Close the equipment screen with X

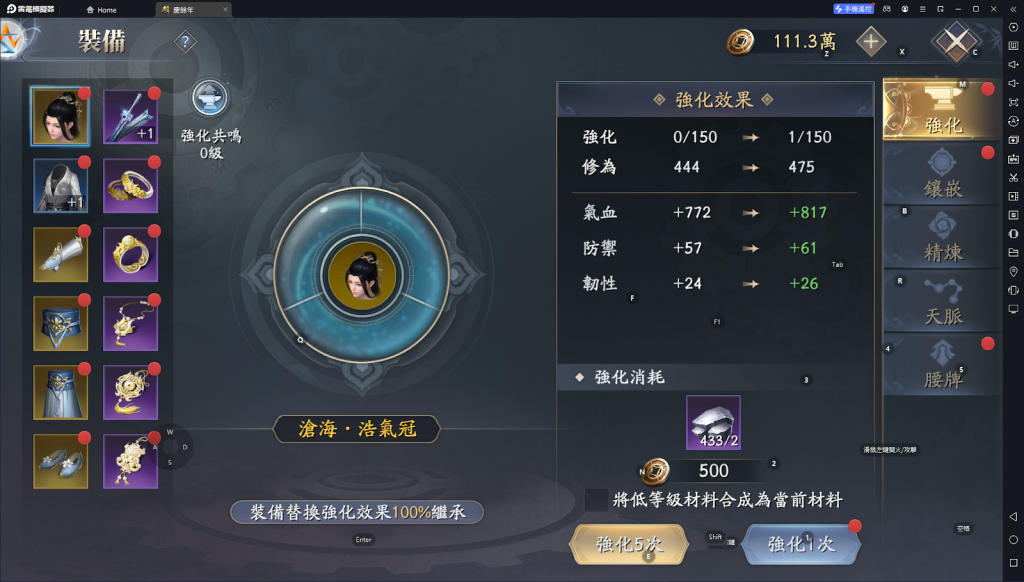click(957, 42)
